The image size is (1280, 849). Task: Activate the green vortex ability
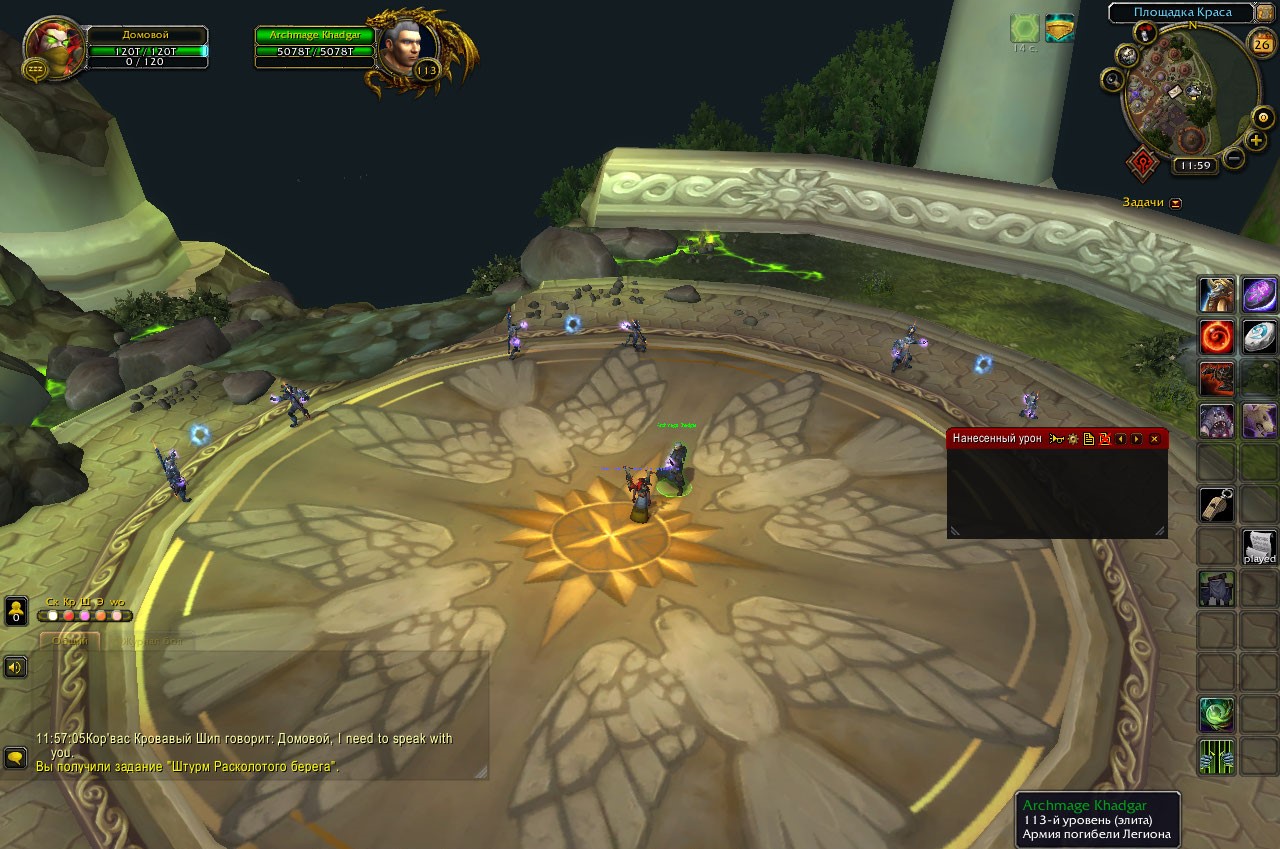pos(1217,714)
